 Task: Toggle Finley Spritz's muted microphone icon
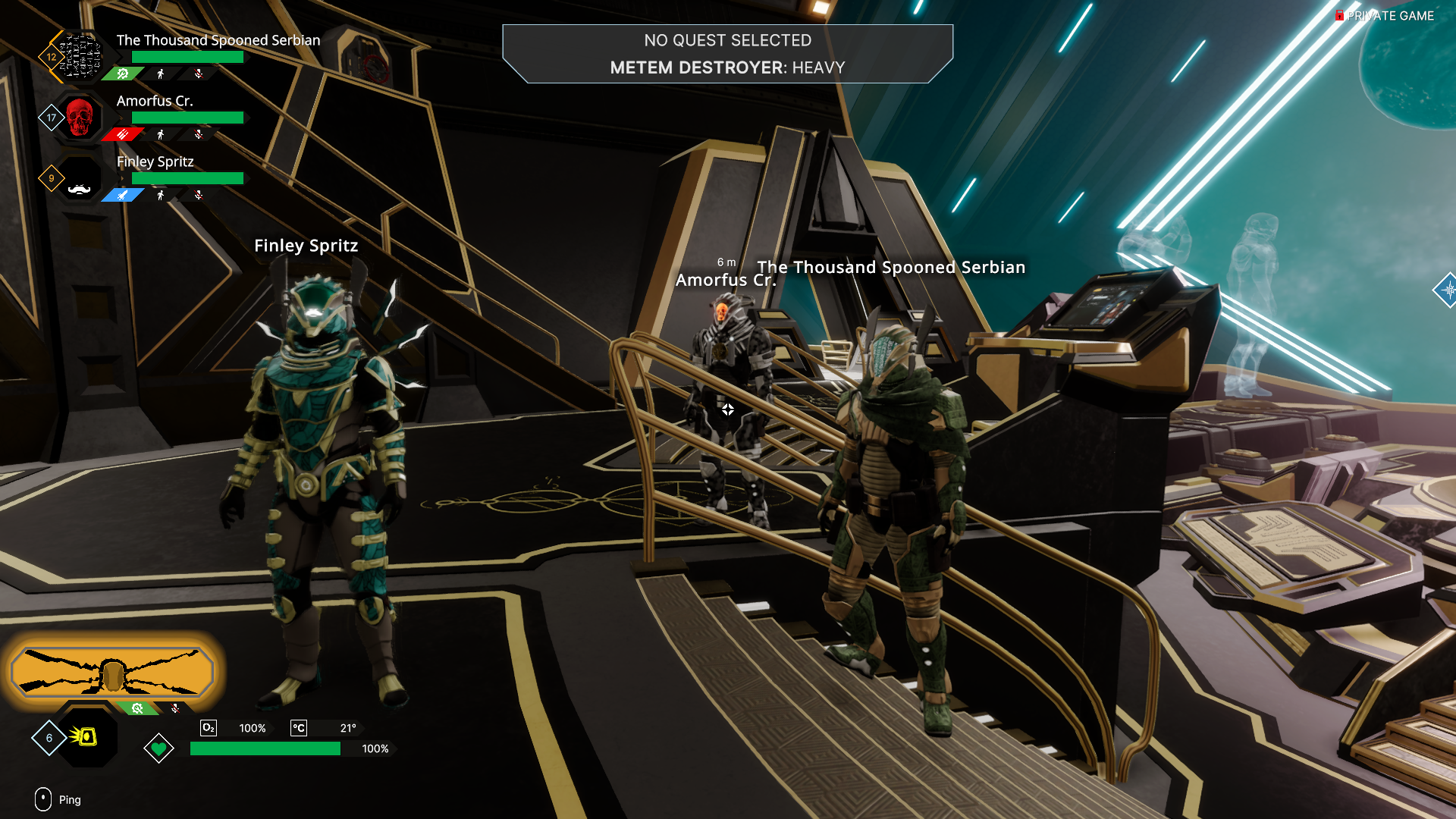pos(199,195)
